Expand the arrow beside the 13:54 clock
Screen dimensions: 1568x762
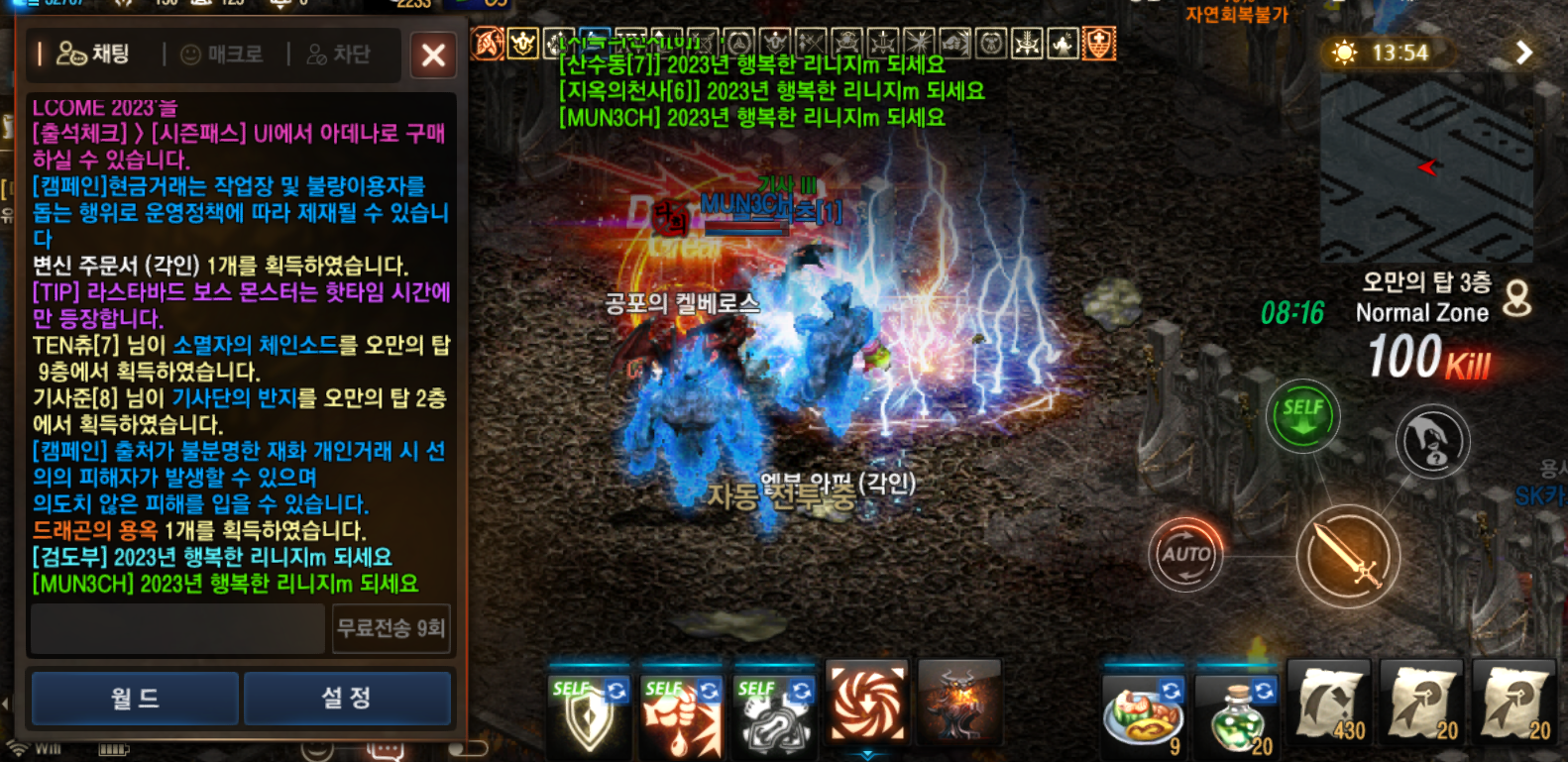point(1523,53)
